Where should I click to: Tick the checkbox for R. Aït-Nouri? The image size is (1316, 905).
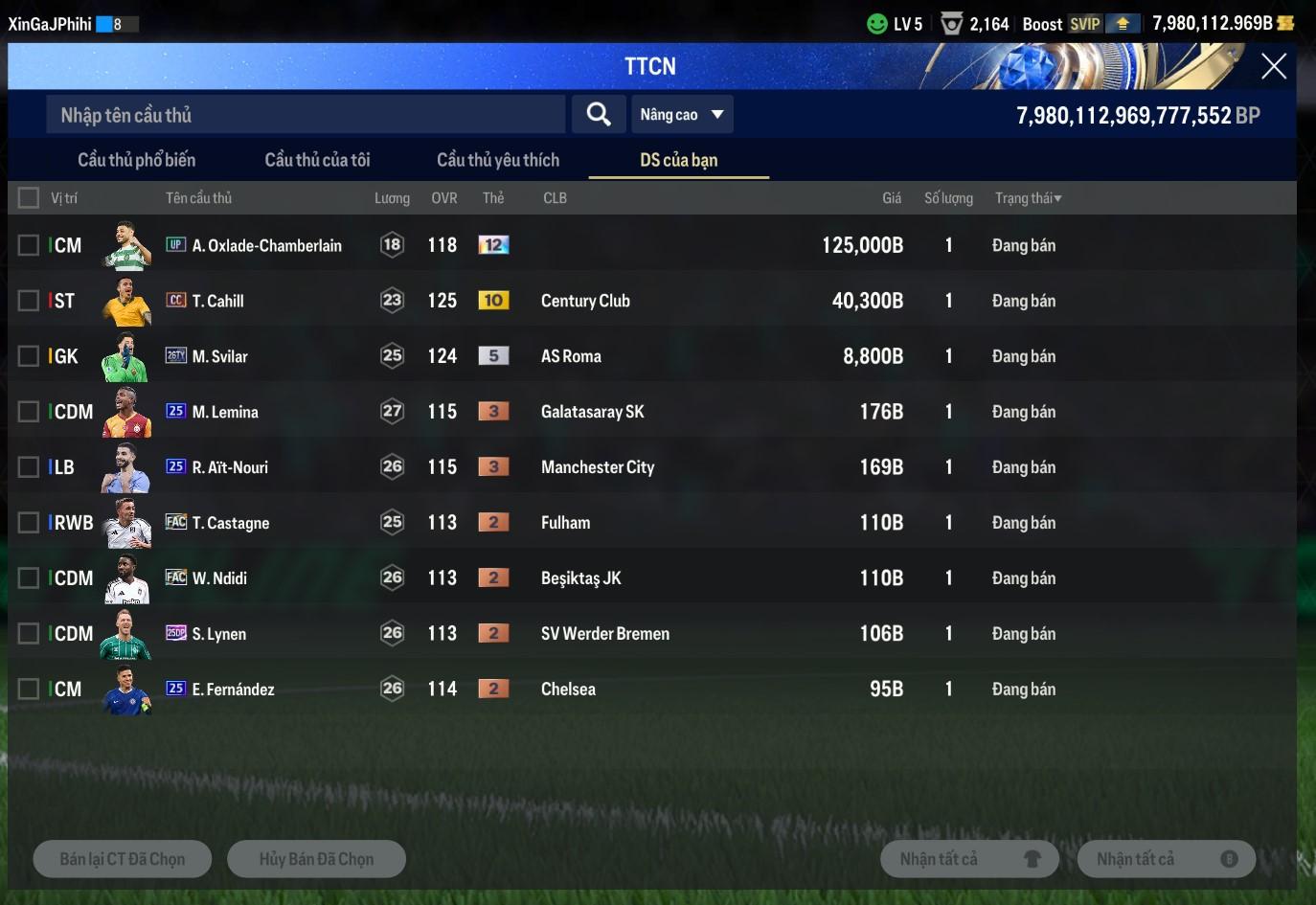(x=29, y=467)
